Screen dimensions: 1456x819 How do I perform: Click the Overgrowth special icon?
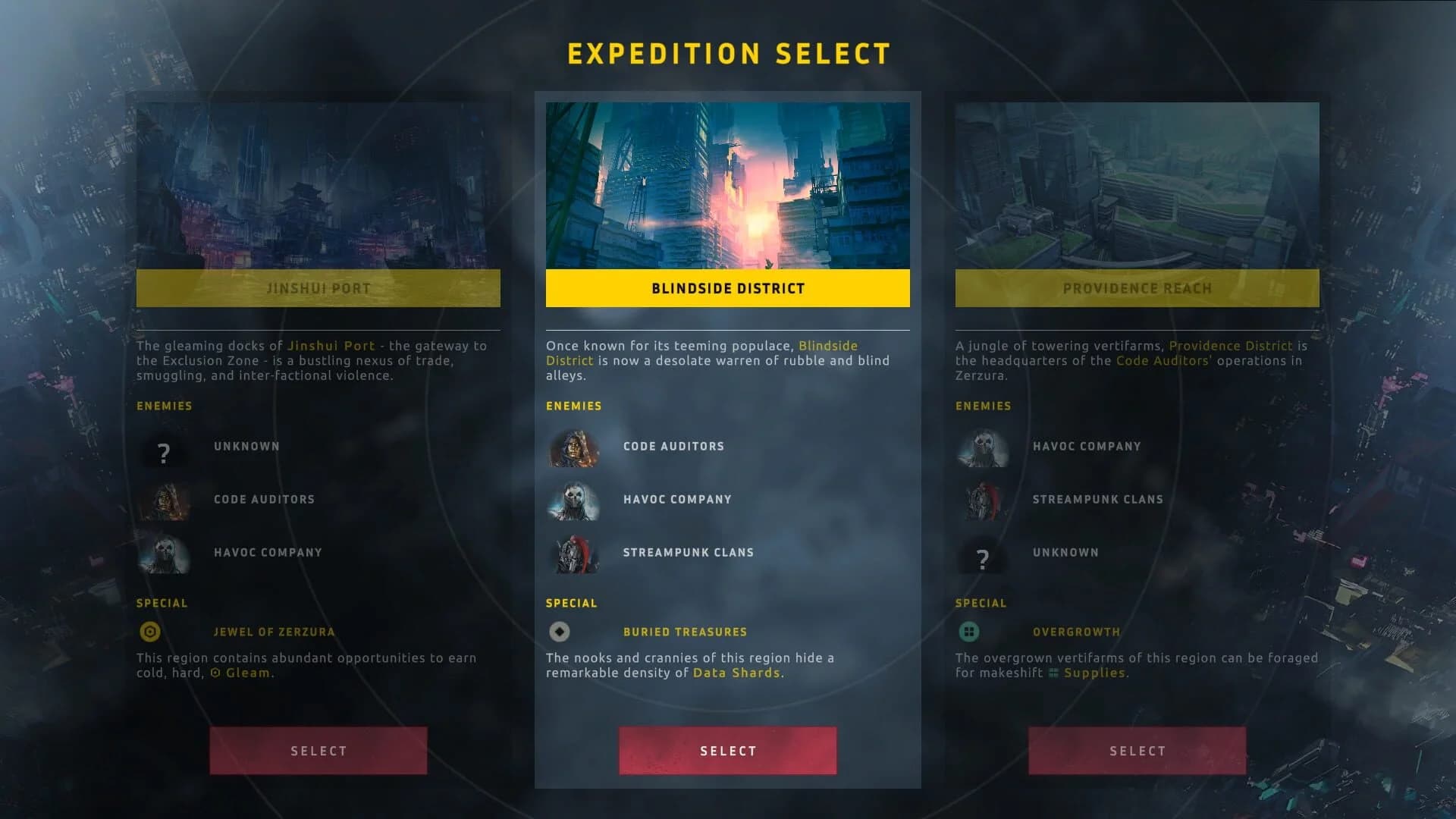click(x=969, y=631)
